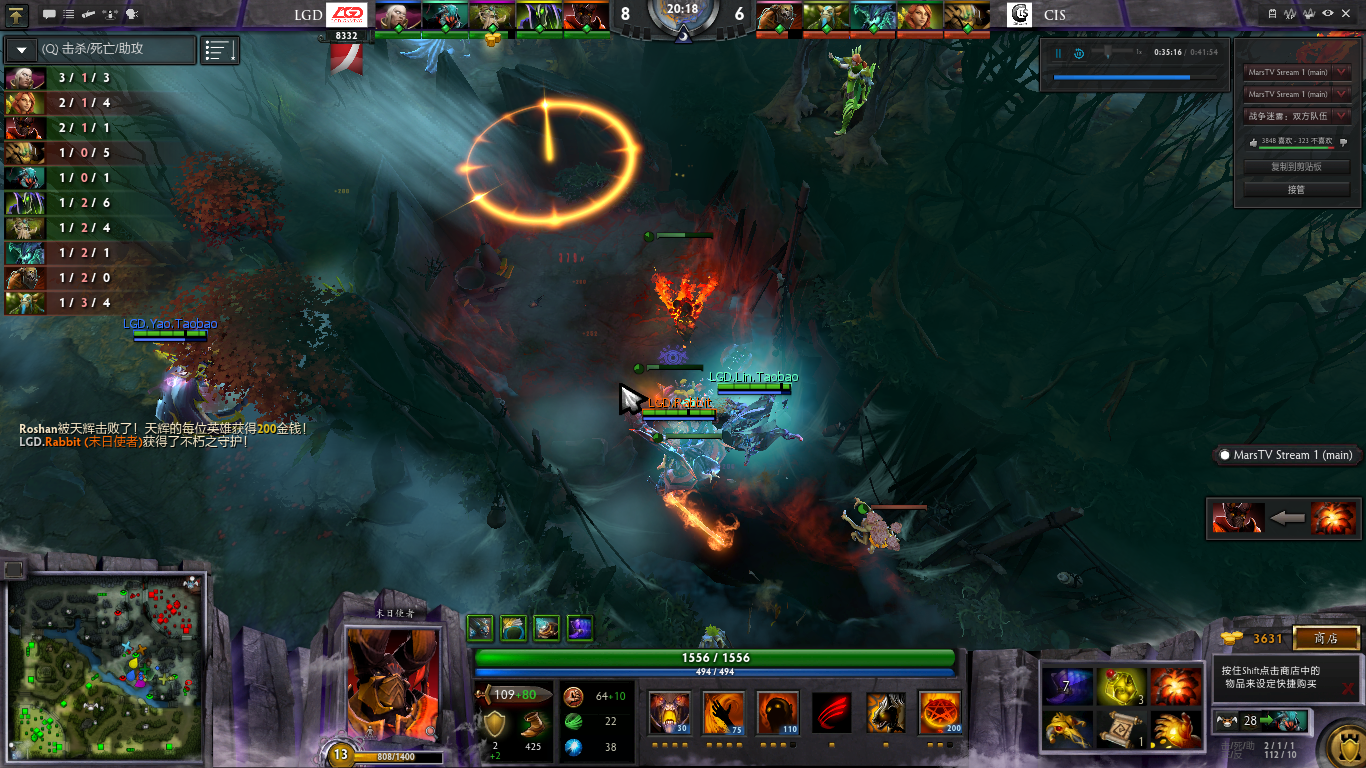The height and width of the screenshot is (768, 1366).
Task: Seek along the blue replay progress bar
Action: point(1122,77)
